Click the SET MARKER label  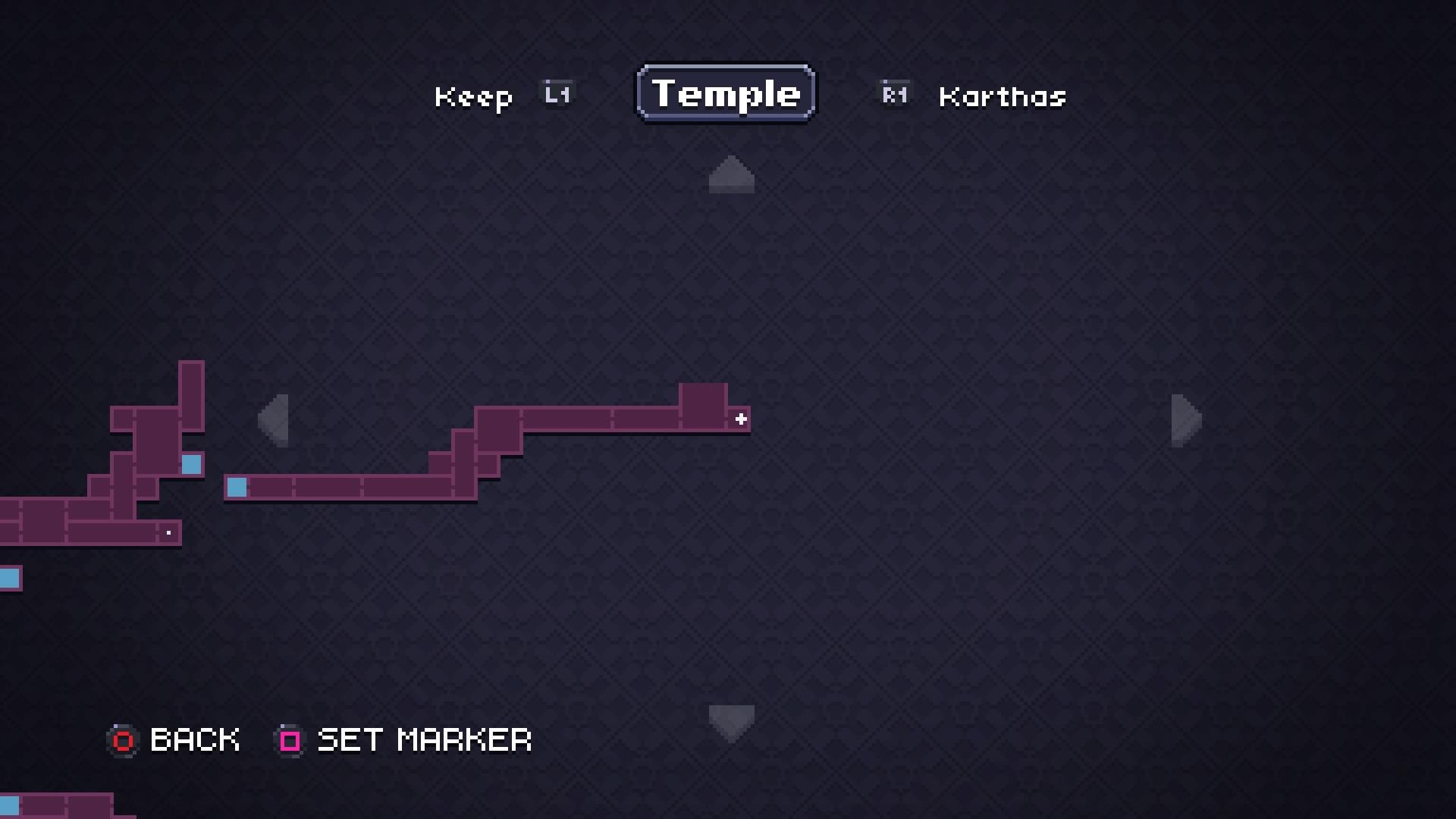click(423, 740)
